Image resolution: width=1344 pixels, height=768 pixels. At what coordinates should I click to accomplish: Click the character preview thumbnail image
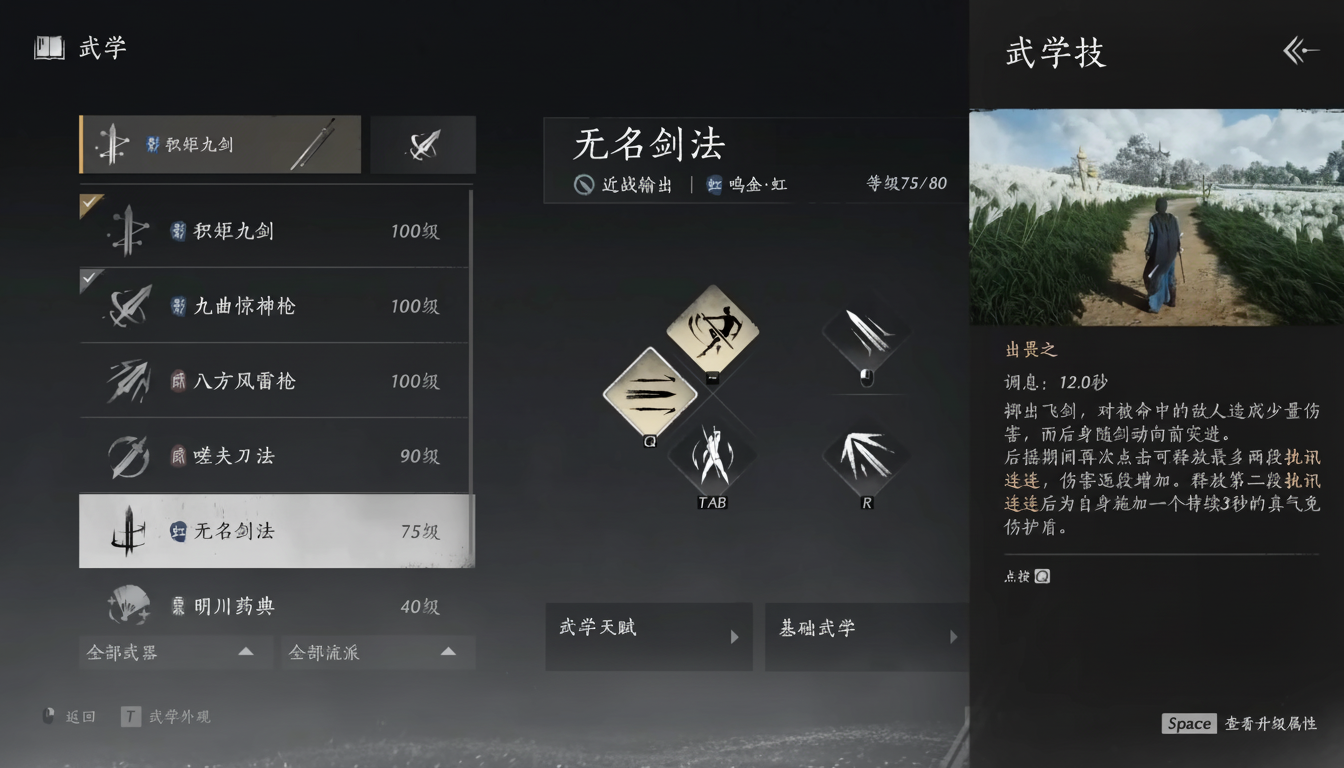tap(1155, 217)
